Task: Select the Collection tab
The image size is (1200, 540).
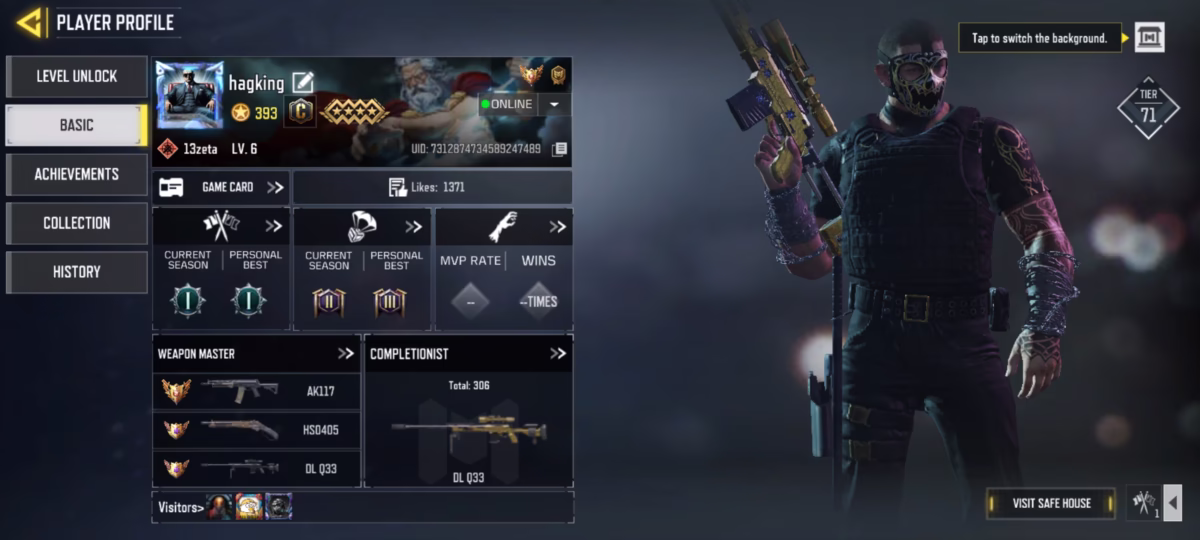Action: 77,223
